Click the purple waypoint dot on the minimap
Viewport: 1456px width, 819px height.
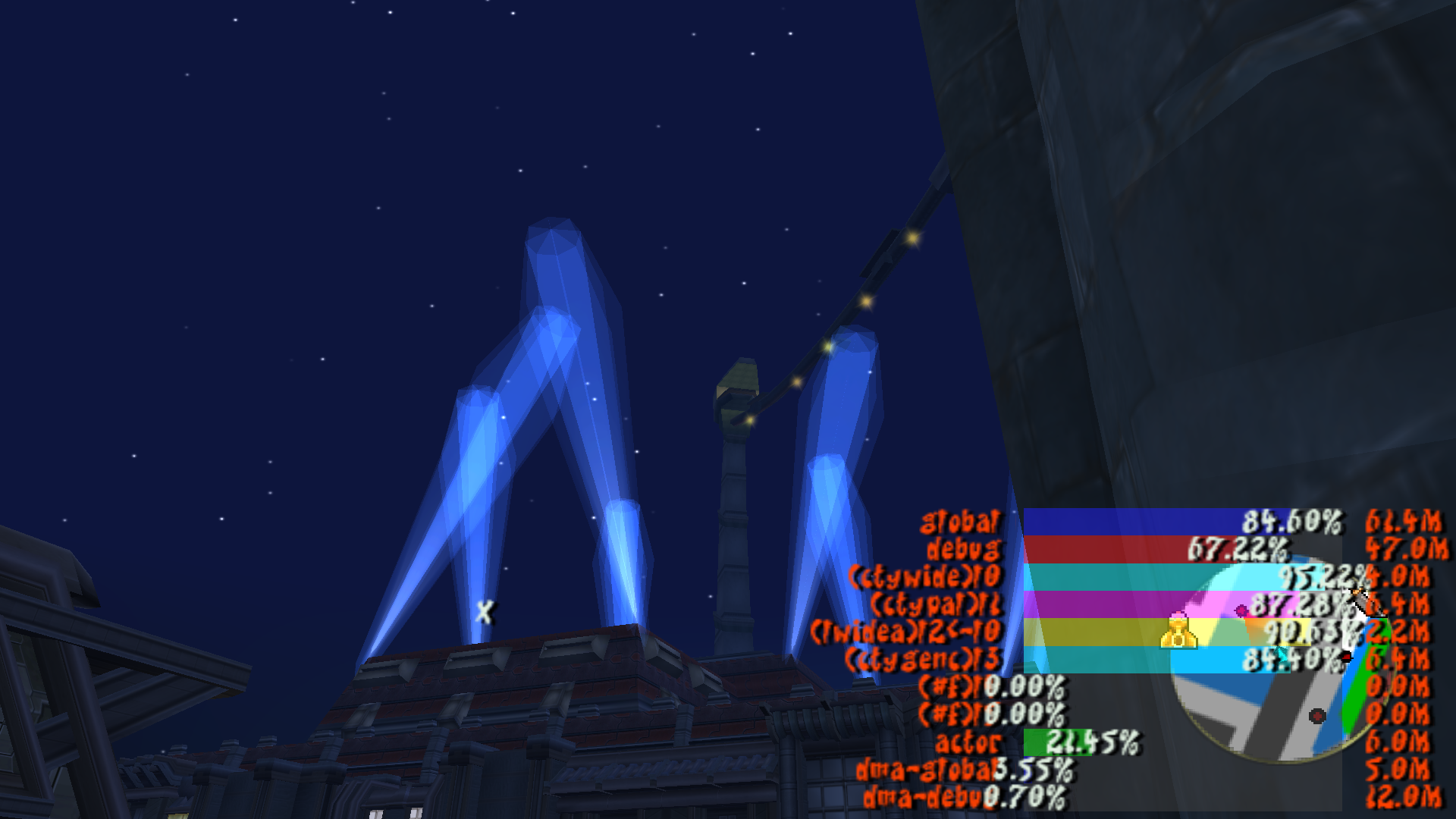pyautogui.click(x=1240, y=610)
